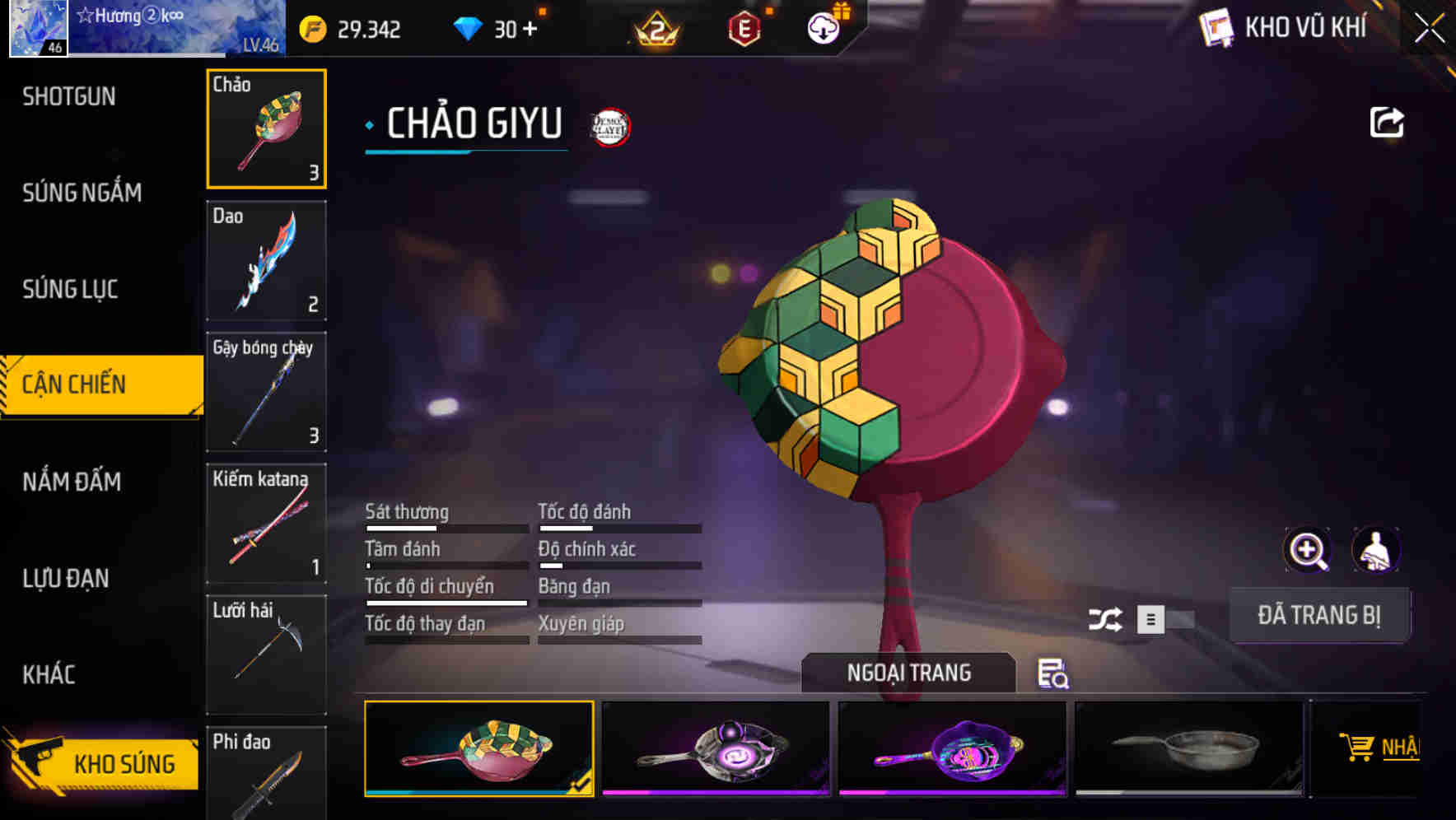Select the character preview icon beside the magnifier
1456x820 pixels.
coord(1377,549)
